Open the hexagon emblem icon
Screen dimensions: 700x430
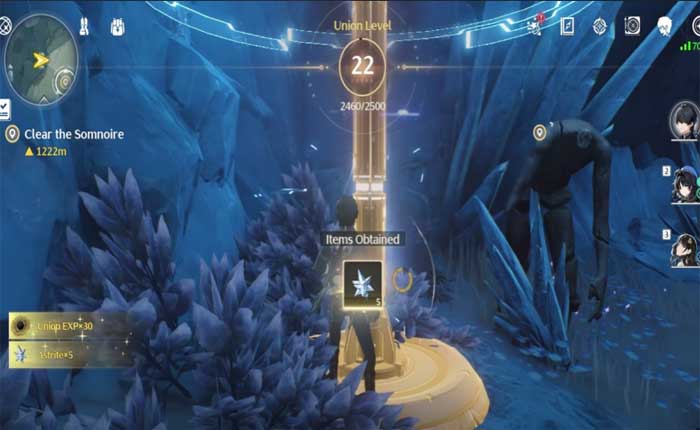tap(599, 26)
